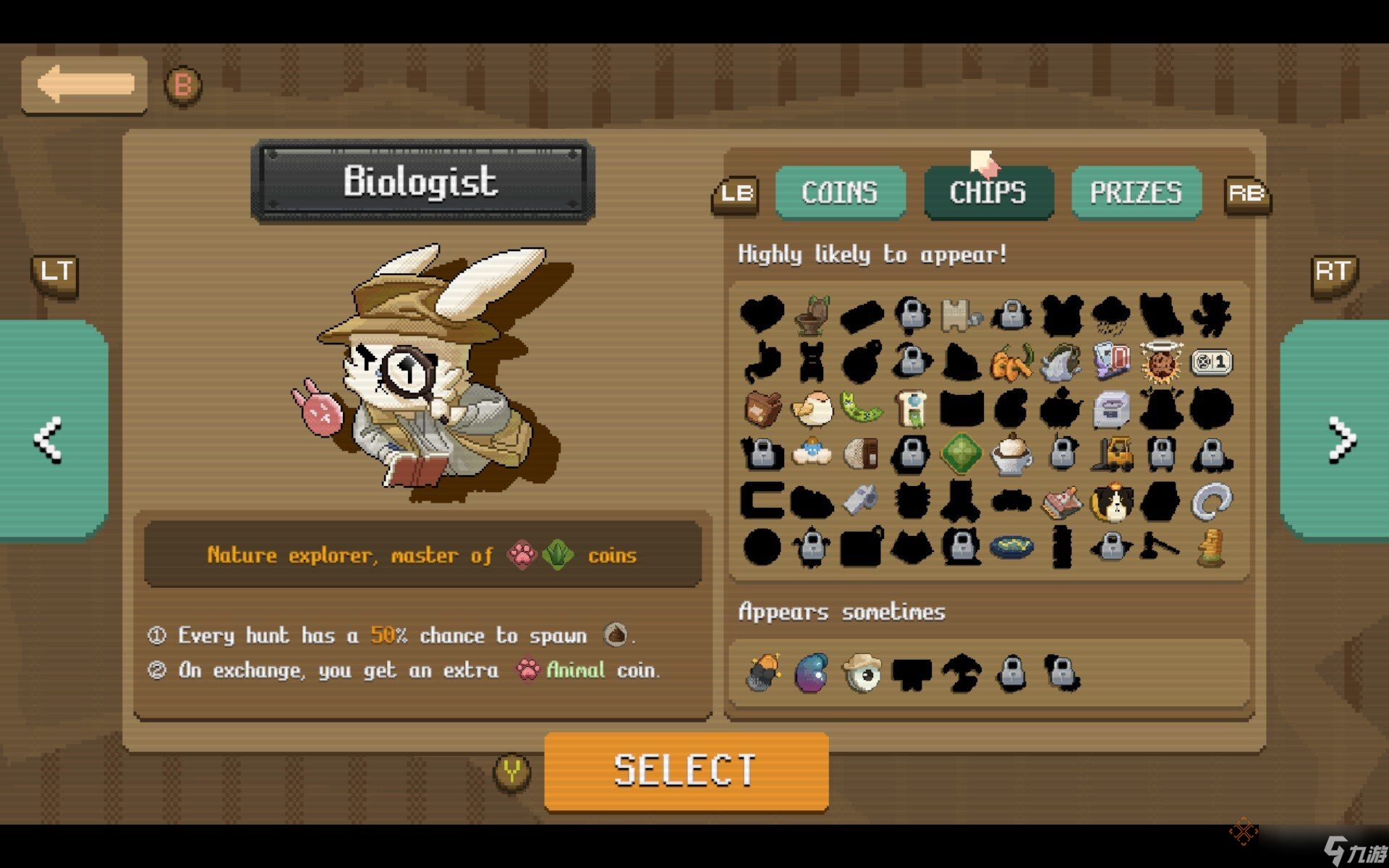
Task: Select the eyeball with hat chip
Action: (x=862, y=673)
